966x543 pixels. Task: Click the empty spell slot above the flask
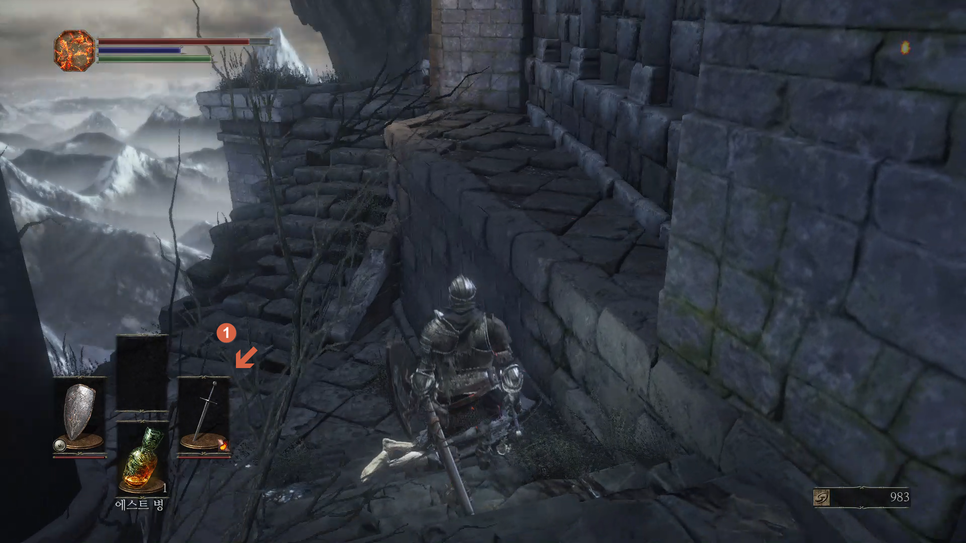[142, 373]
